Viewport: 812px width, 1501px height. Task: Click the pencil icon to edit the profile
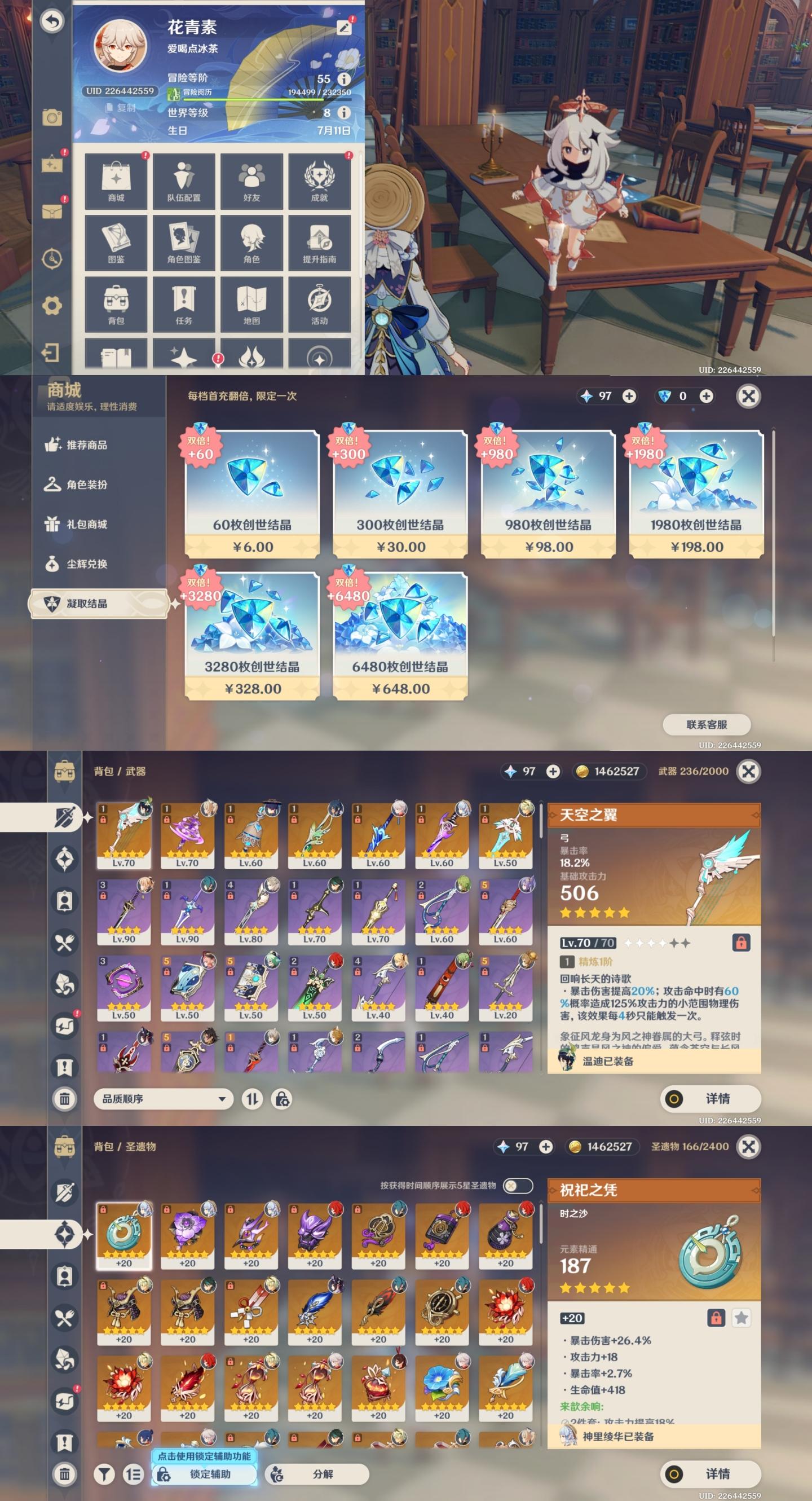pyautogui.click(x=345, y=28)
